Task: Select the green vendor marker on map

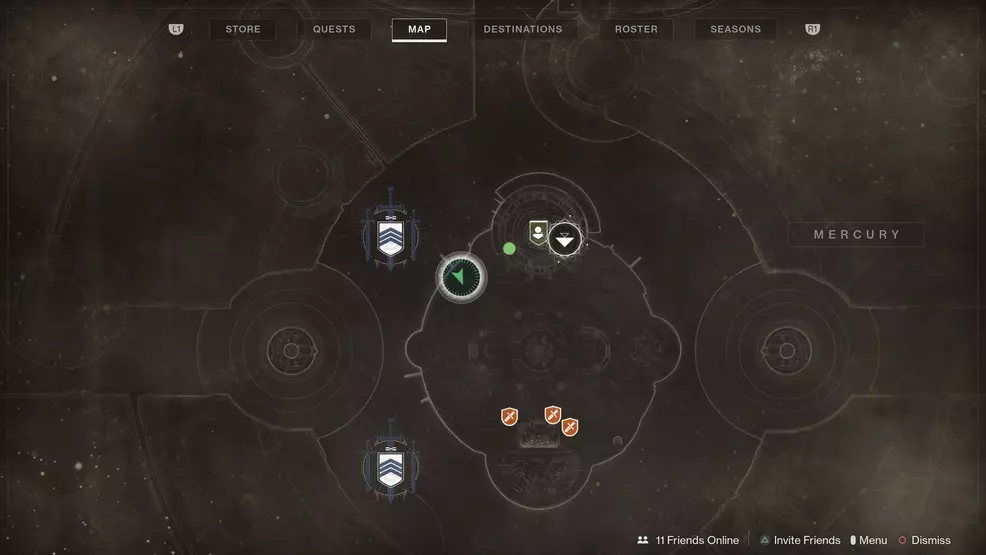Action: pyautogui.click(x=538, y=234)
